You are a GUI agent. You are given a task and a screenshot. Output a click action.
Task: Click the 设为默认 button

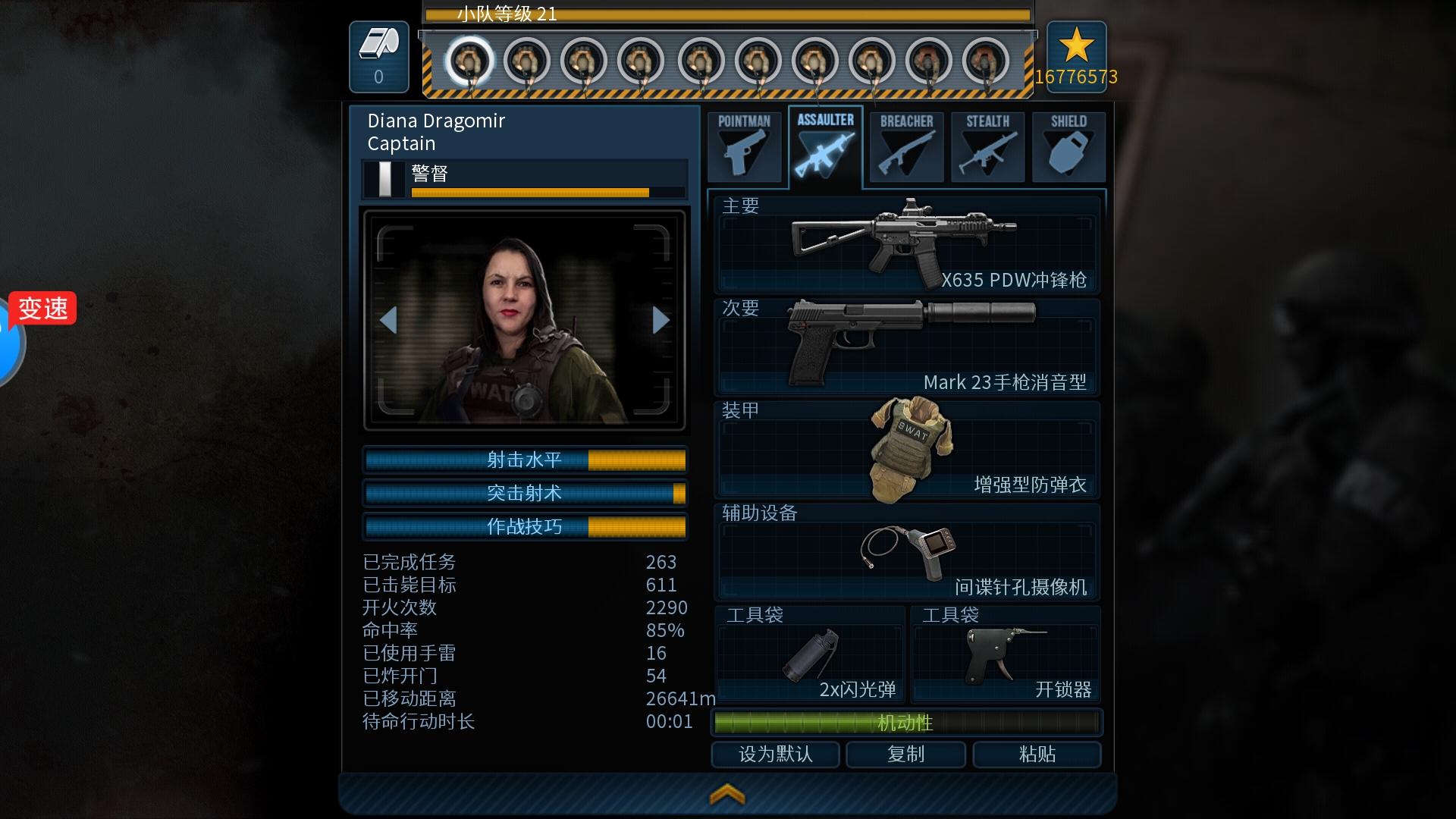pyautogui.click(x=775, y=754)
